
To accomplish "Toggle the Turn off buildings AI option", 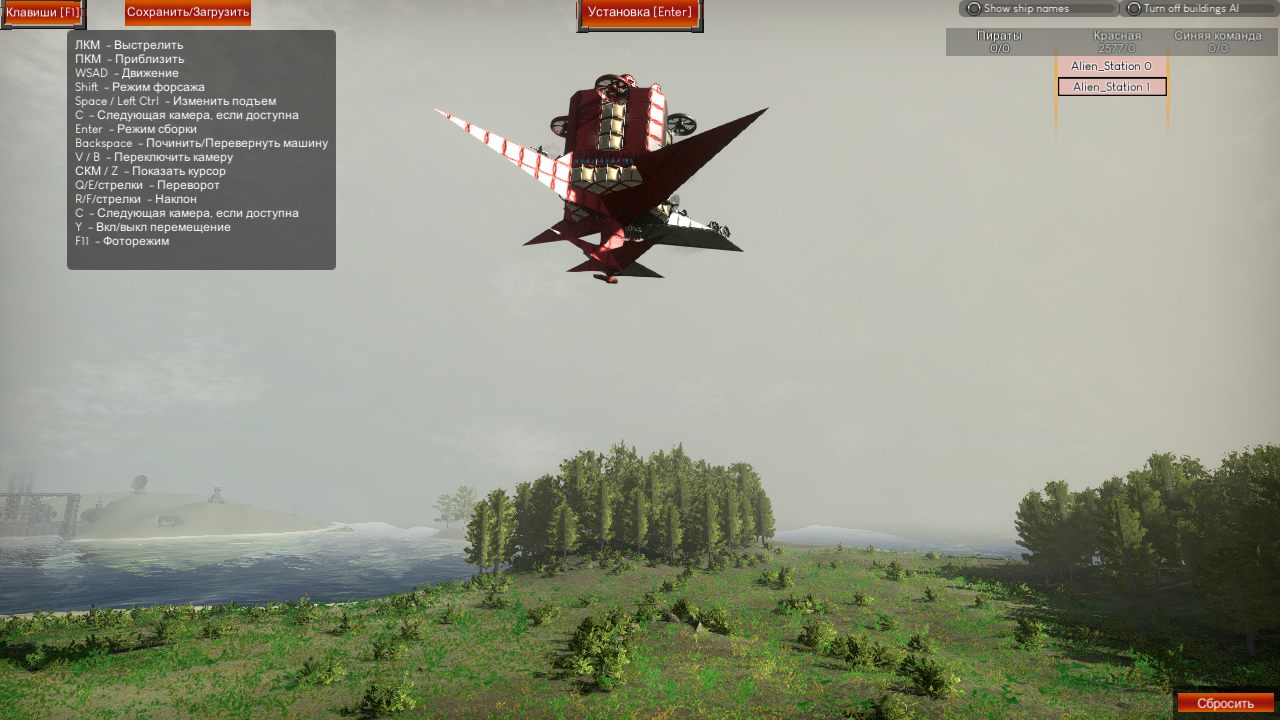I will click(x=1134, y=9).
